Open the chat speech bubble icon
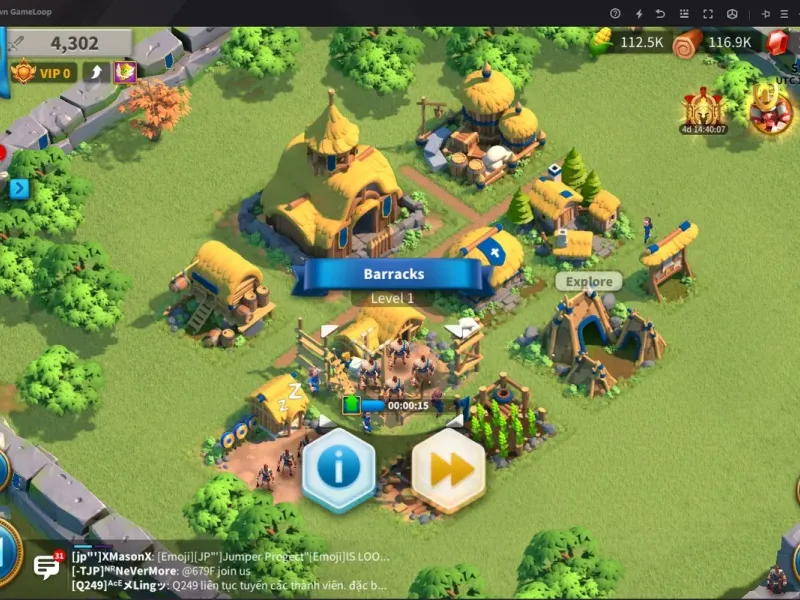The width and height of the screenshot is (800, 600). (x=46, y=567)
